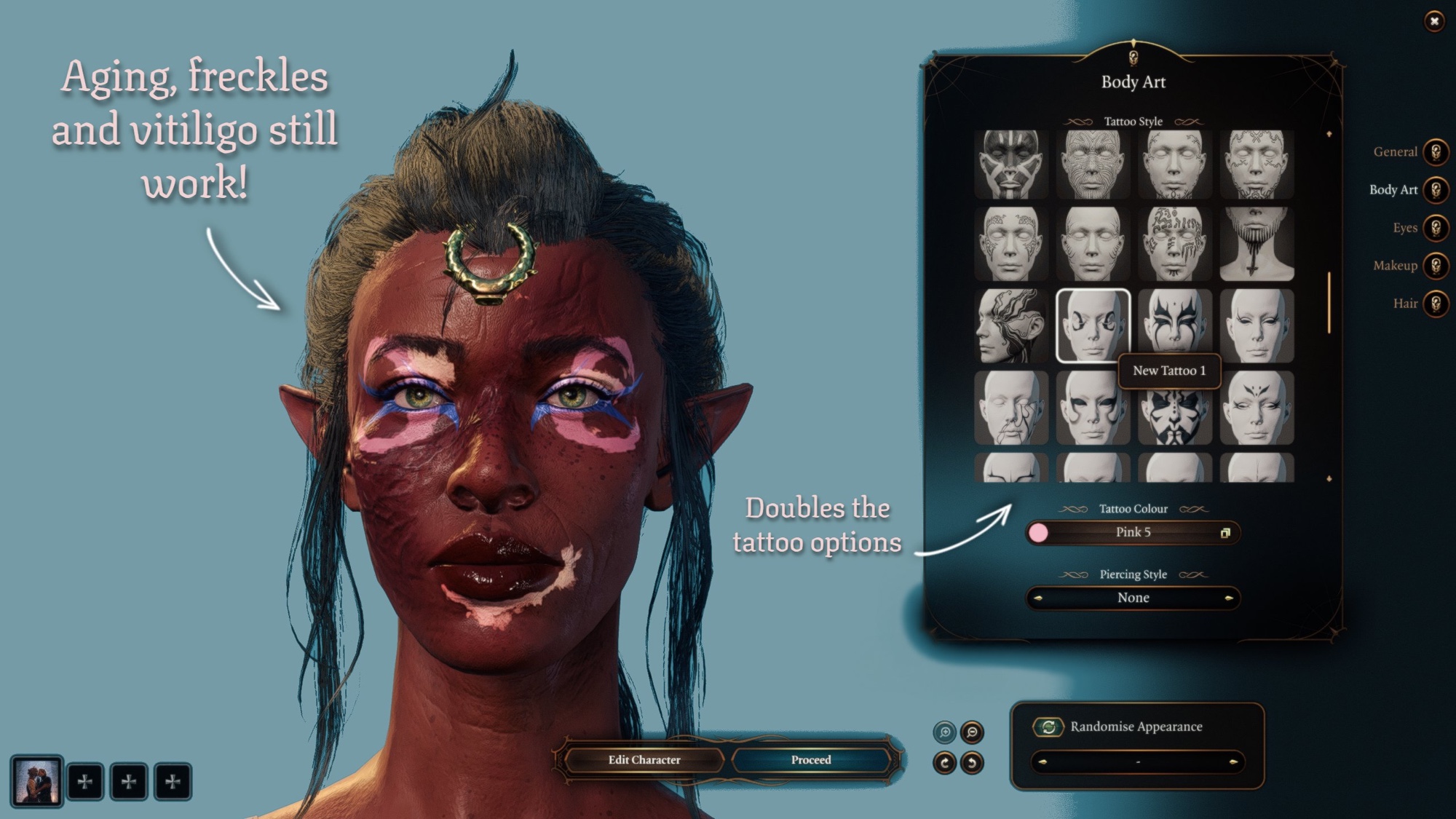The image size is (1456, 819).
Task: Switch to the General tab
Action: 1436,152
